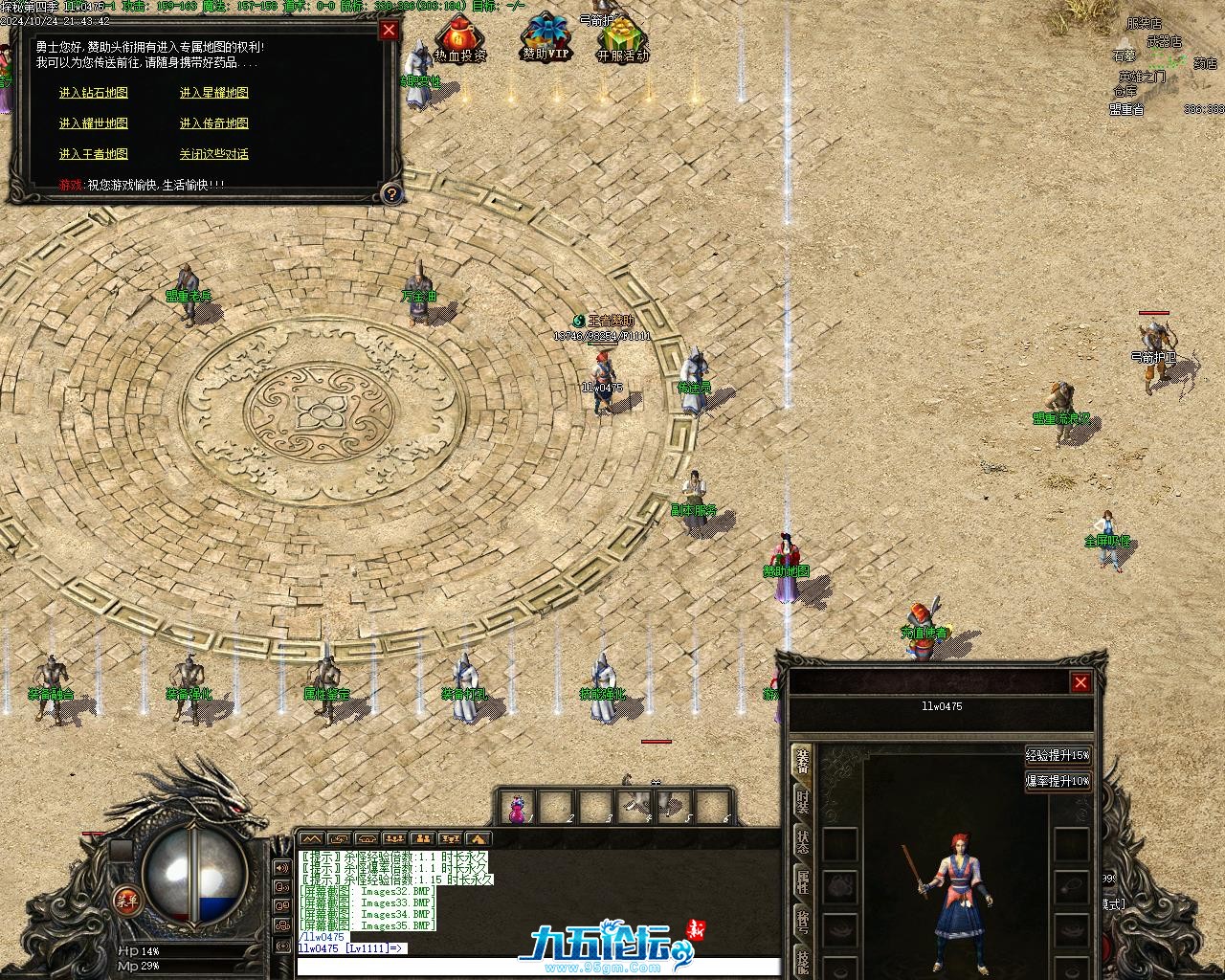Image resolution: width=1225 pixels, height=980 pixels.
Task: Open the round red 菜单 button
Action: (x=126, y=899)
